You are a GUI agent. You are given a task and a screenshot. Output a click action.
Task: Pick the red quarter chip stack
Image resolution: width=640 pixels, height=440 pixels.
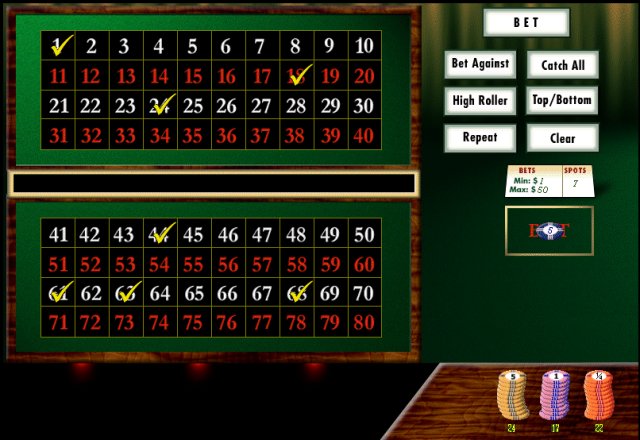tap(599, 397)
